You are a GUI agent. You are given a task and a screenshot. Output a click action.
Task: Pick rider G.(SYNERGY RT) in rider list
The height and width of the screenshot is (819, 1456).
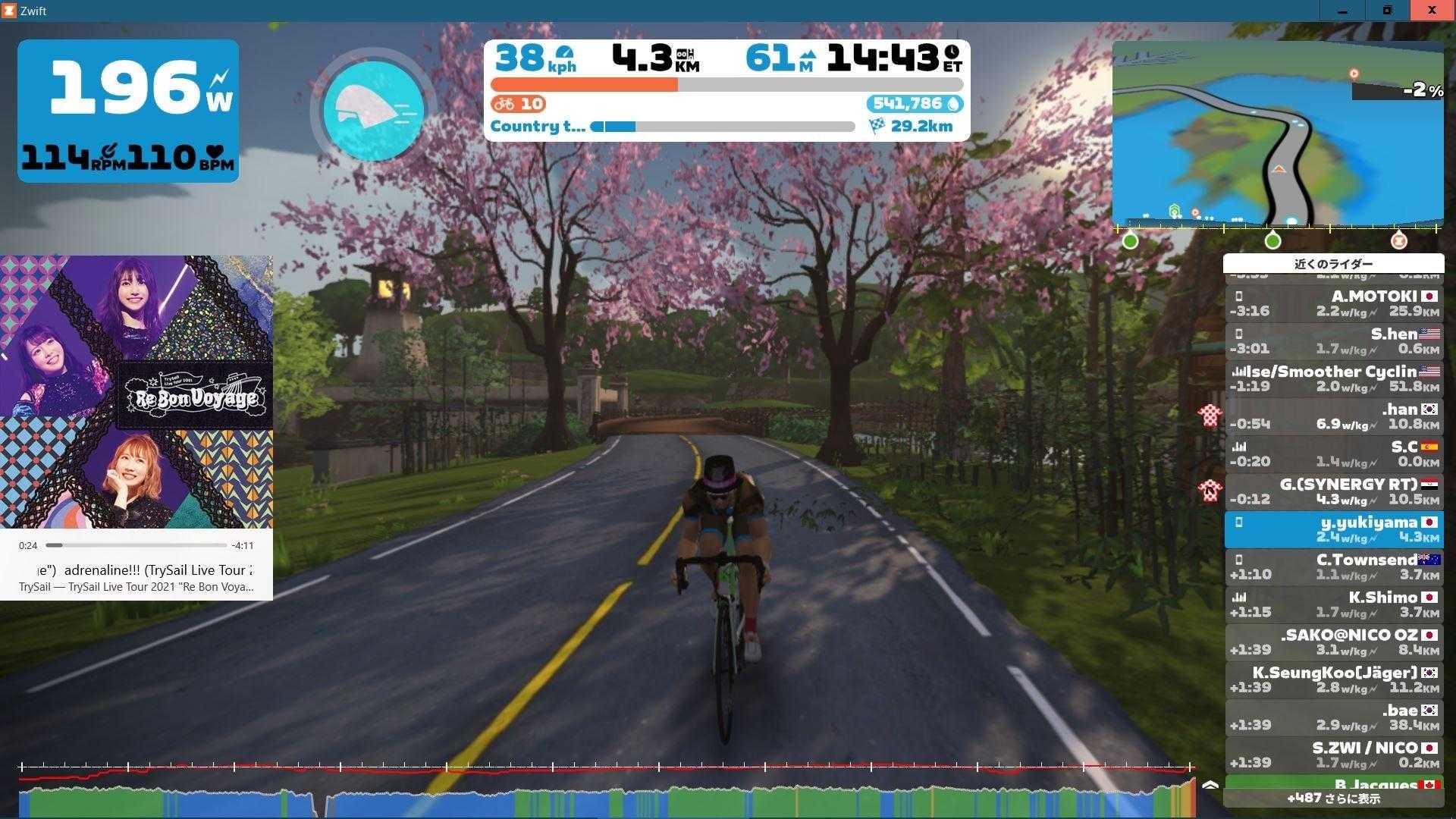[1334, 491]
